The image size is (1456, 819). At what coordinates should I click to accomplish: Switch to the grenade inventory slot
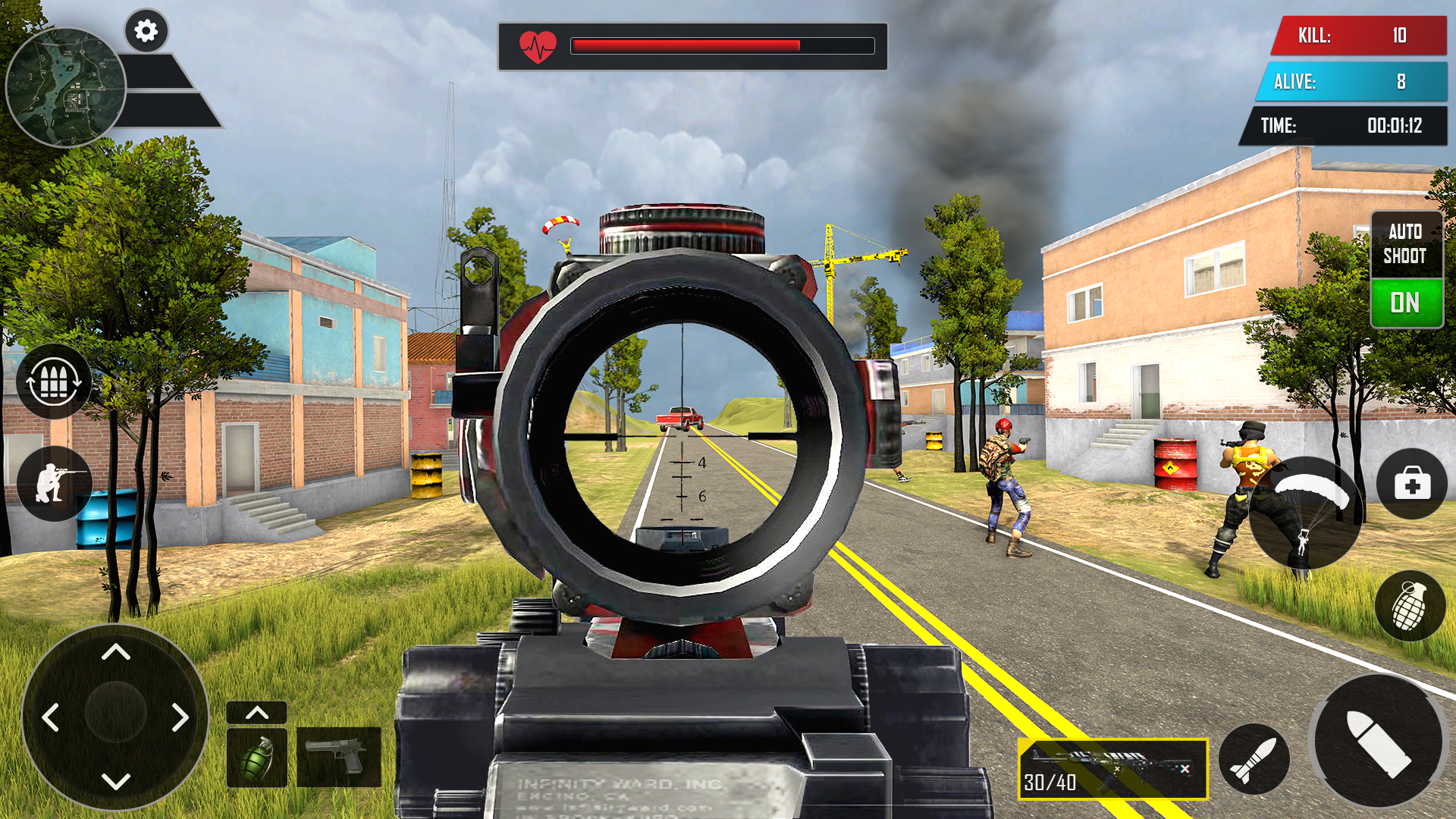click(x=257, y=758)
